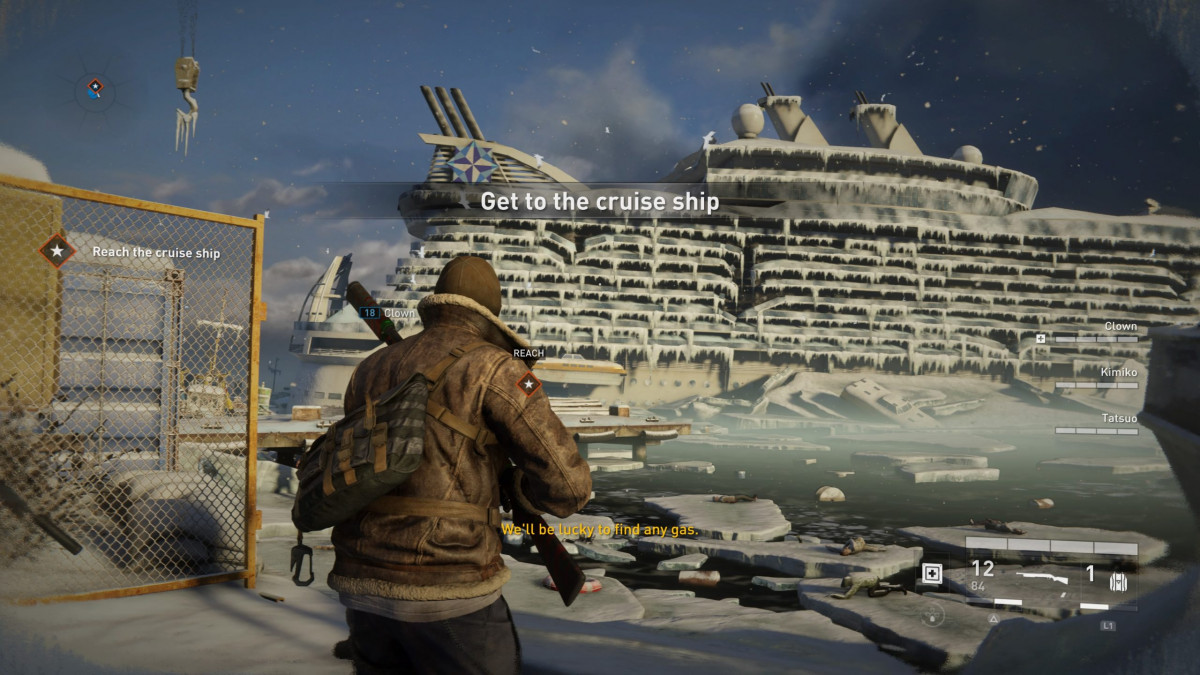
Task: Select teammate Tatsuo in squad list
Action: (1120, 418)
